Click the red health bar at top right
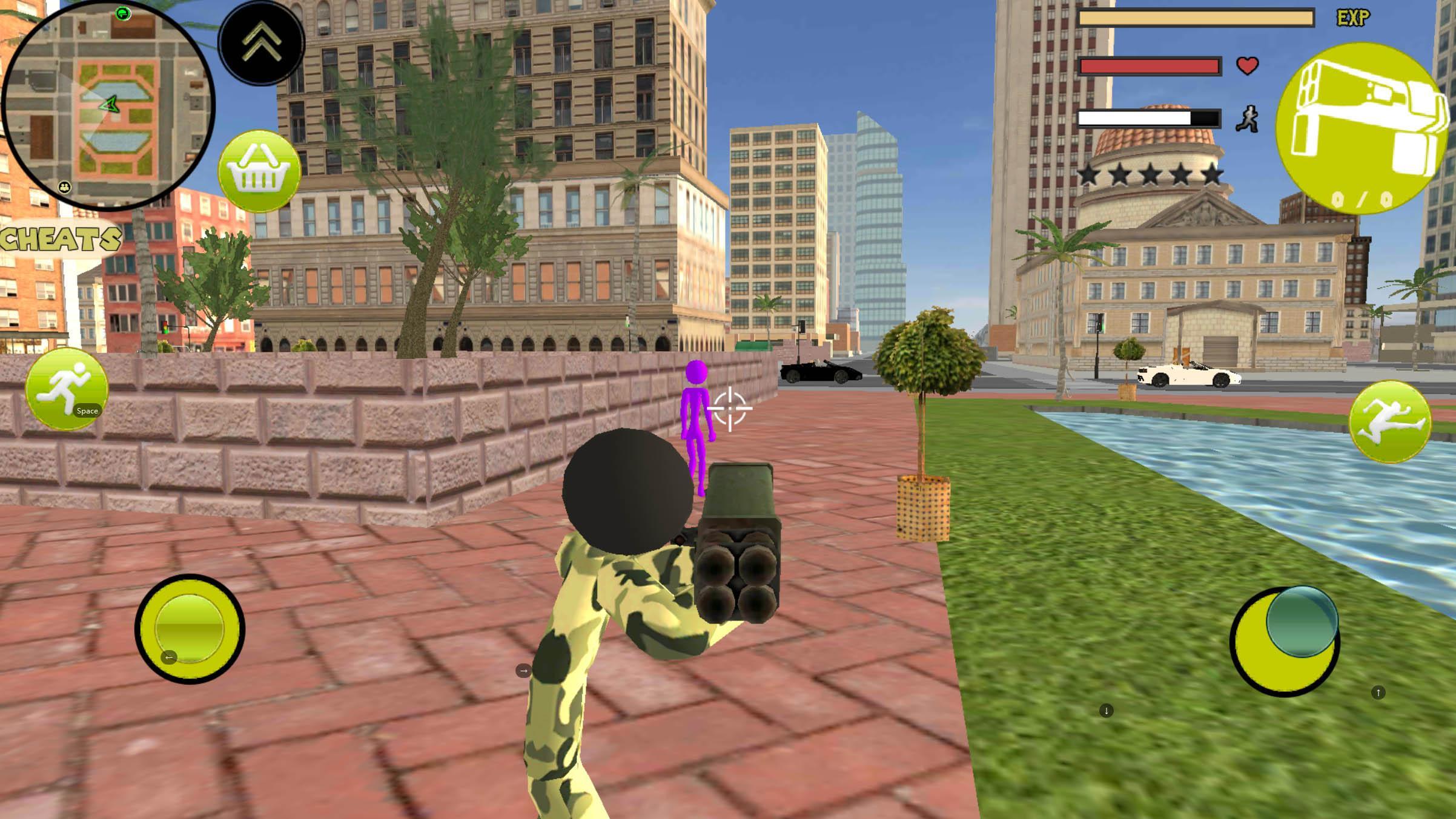This screenshot has height=819, width=1456. pos(1151,67)
